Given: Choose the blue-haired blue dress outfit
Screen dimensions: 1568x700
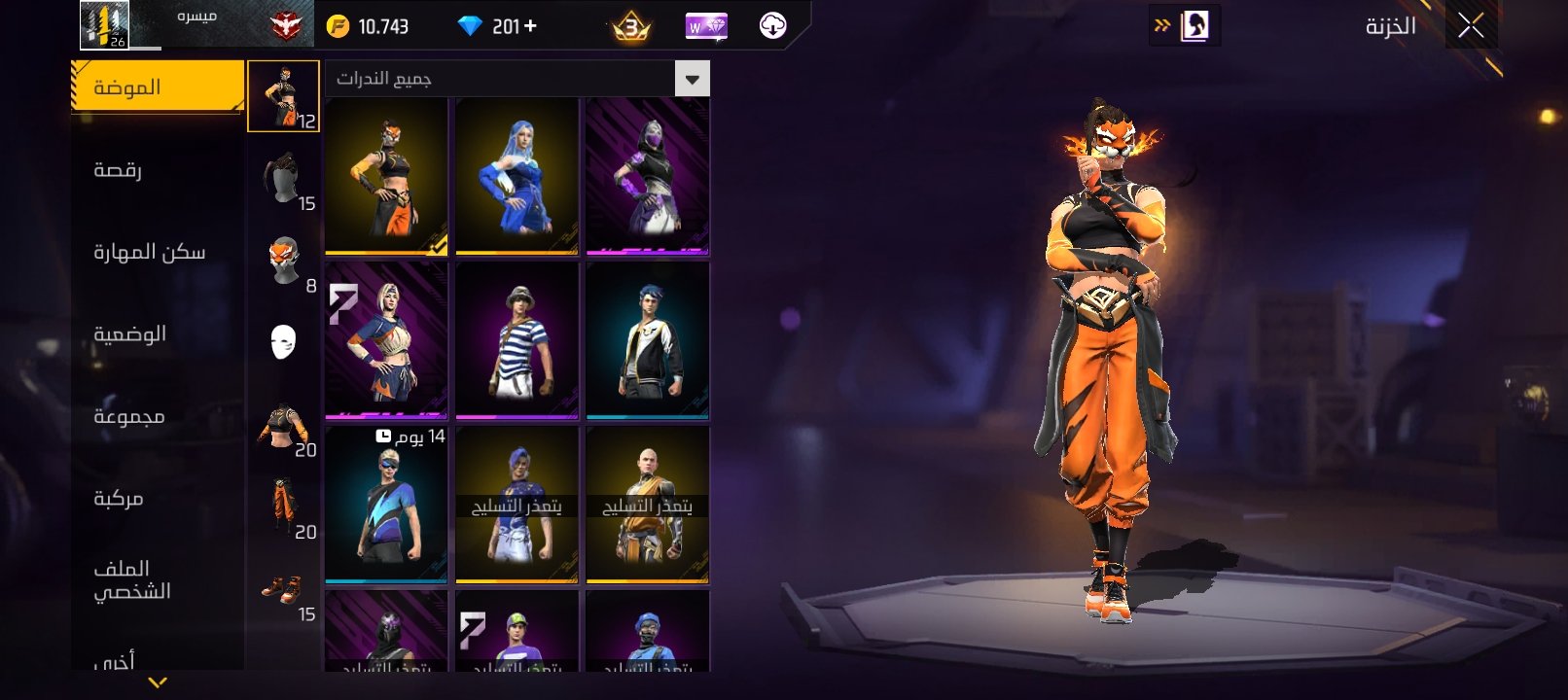Looking at the screenshot, I should pos(517,176).
